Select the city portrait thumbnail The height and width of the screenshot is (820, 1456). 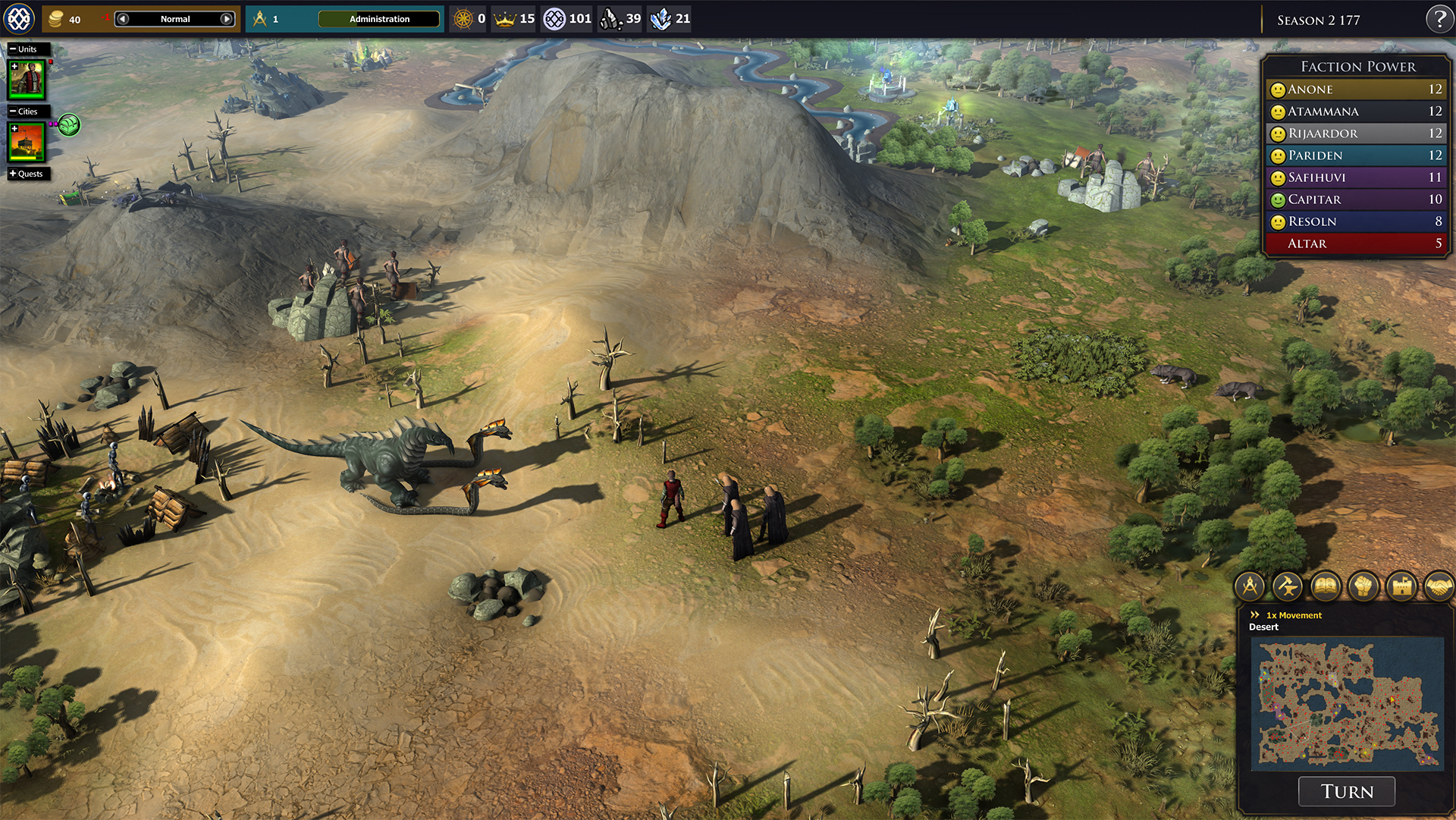[27, 143]
